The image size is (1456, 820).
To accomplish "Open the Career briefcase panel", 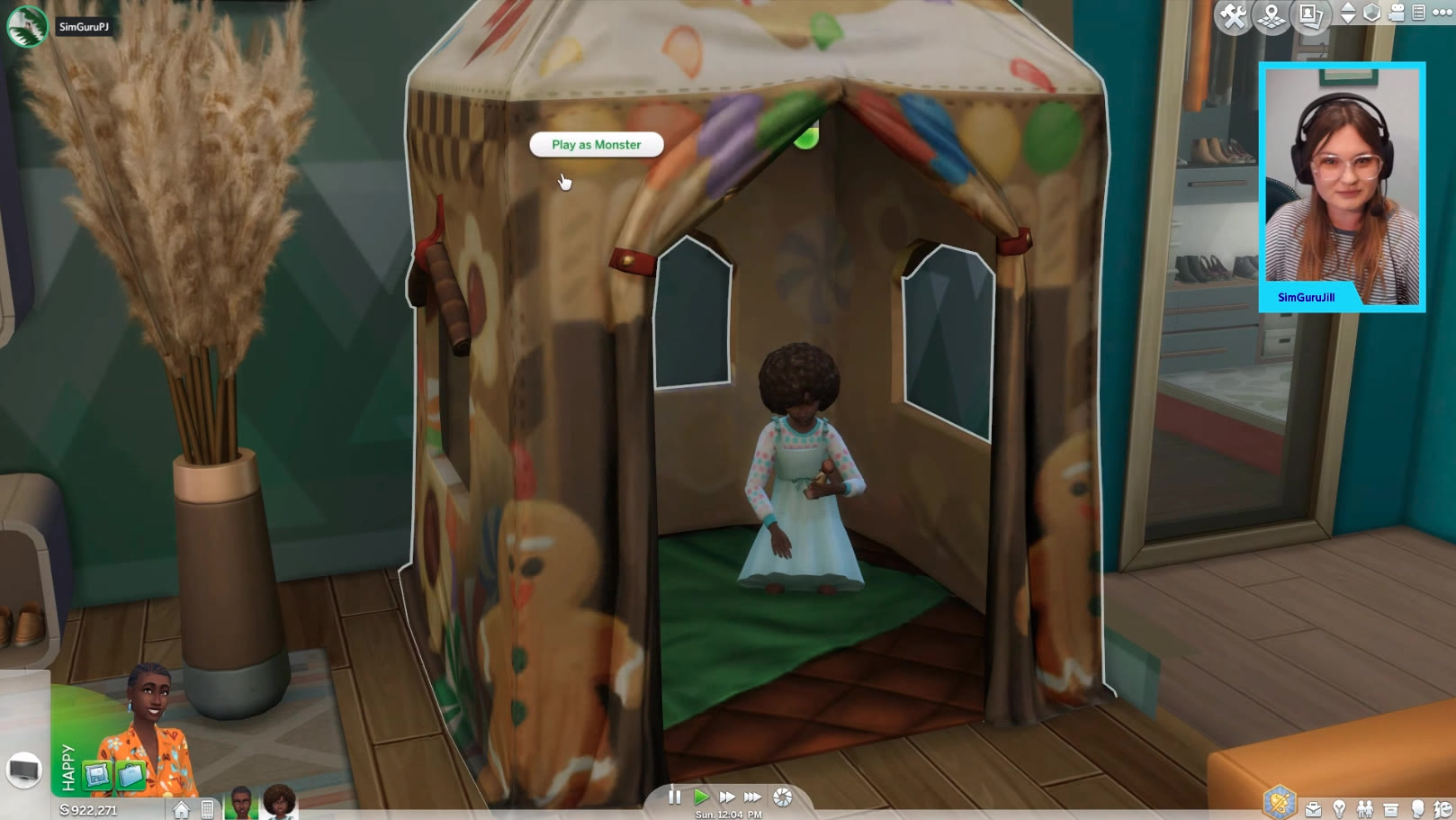I will click(1313, 809).
